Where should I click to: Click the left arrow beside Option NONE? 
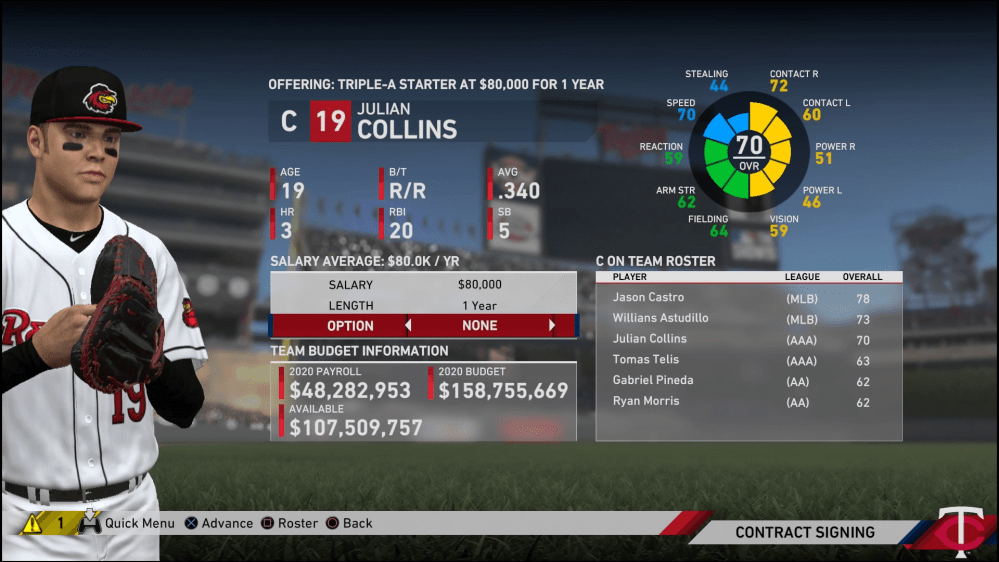click(408, 326)
